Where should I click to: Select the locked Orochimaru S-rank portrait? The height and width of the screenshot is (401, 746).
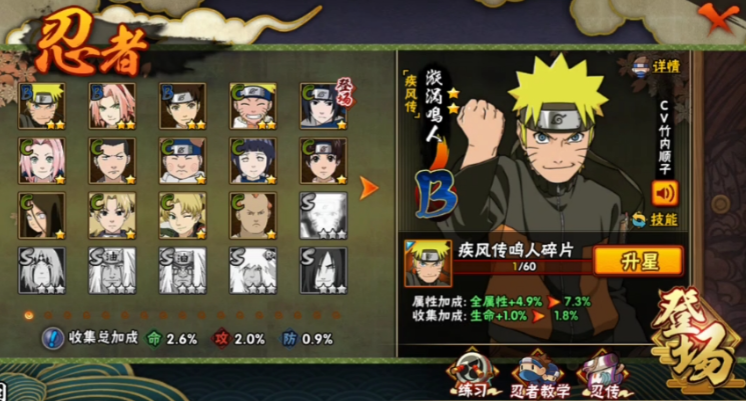pyautogui.click(x=322, y=269)
